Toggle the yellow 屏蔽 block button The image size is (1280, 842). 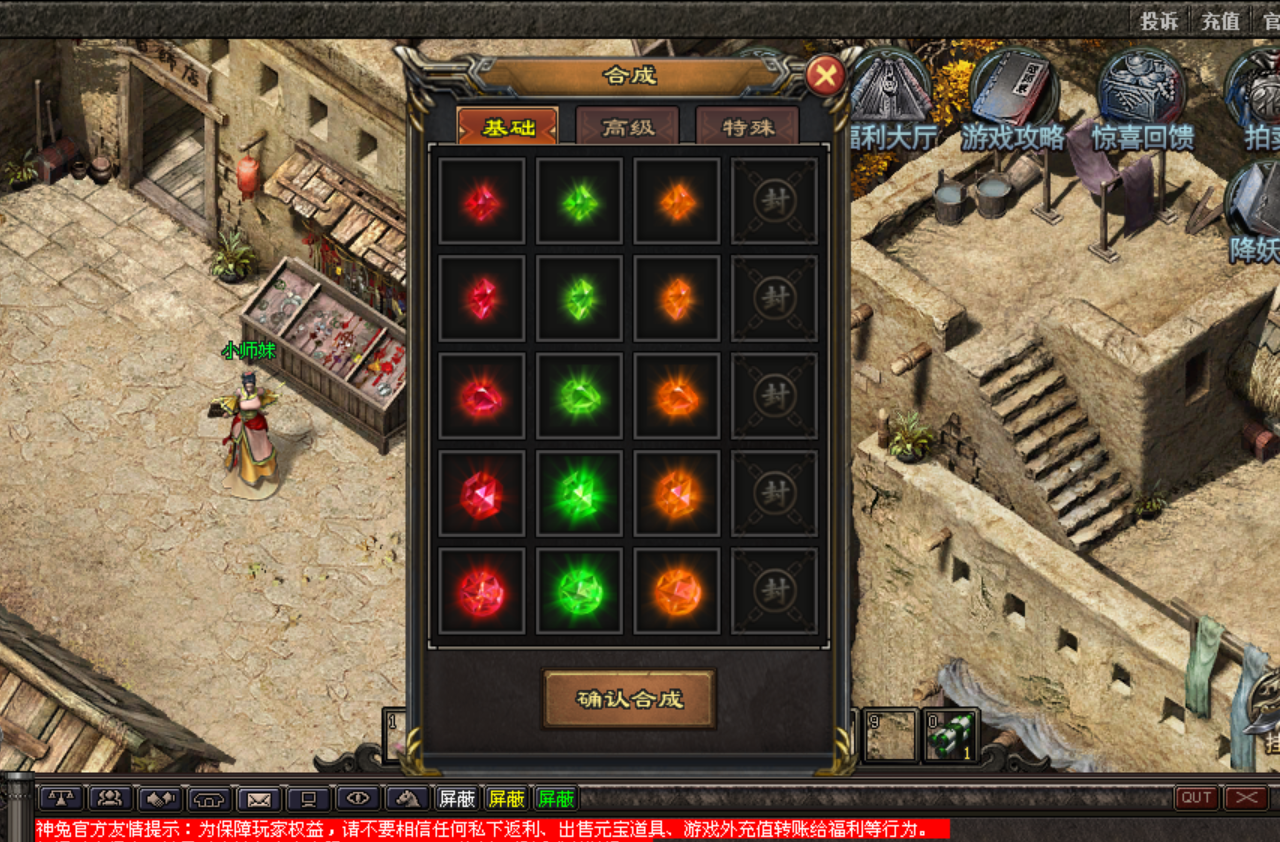tap(506, 799)
